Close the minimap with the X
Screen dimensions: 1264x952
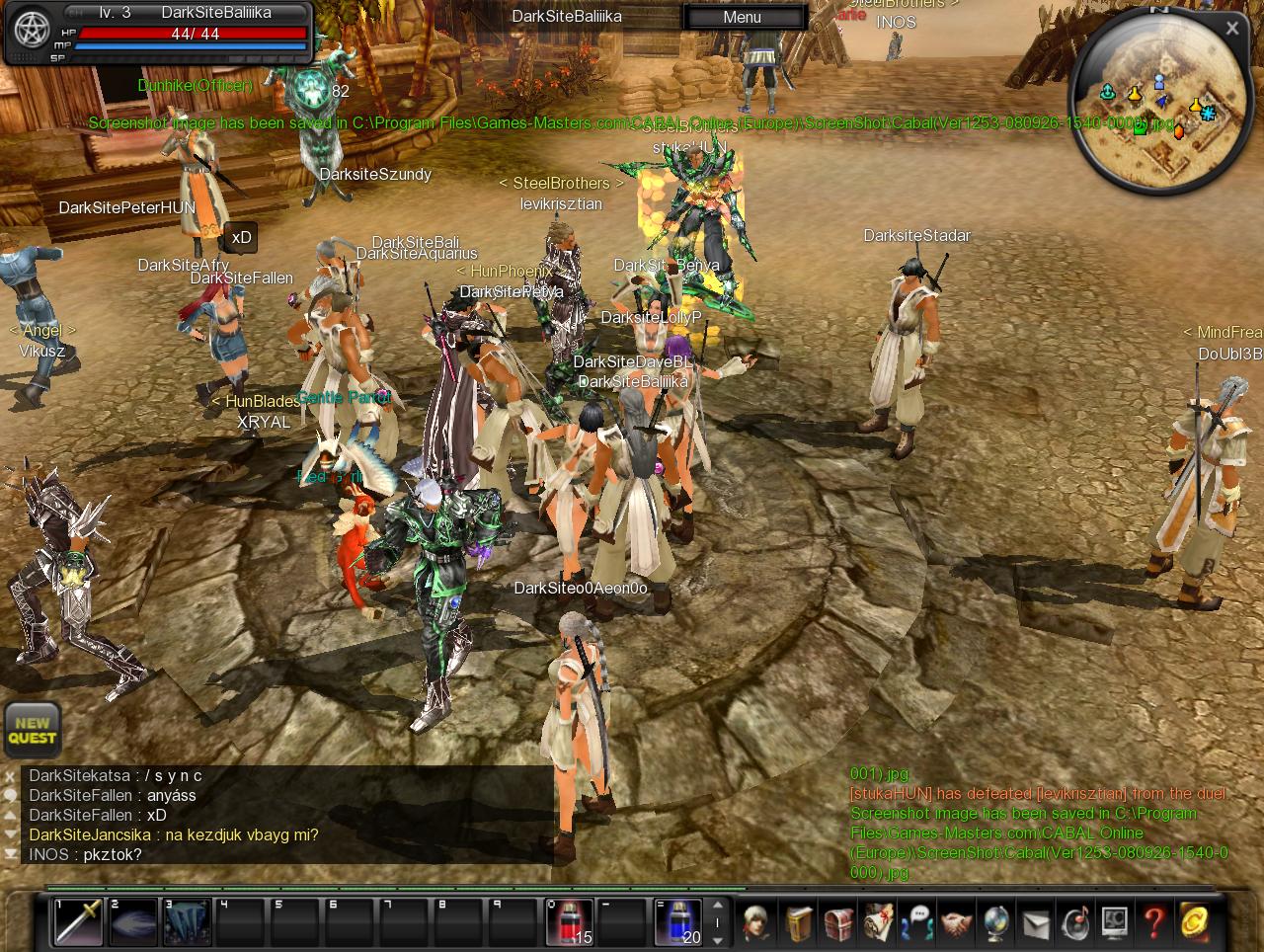1231,29
